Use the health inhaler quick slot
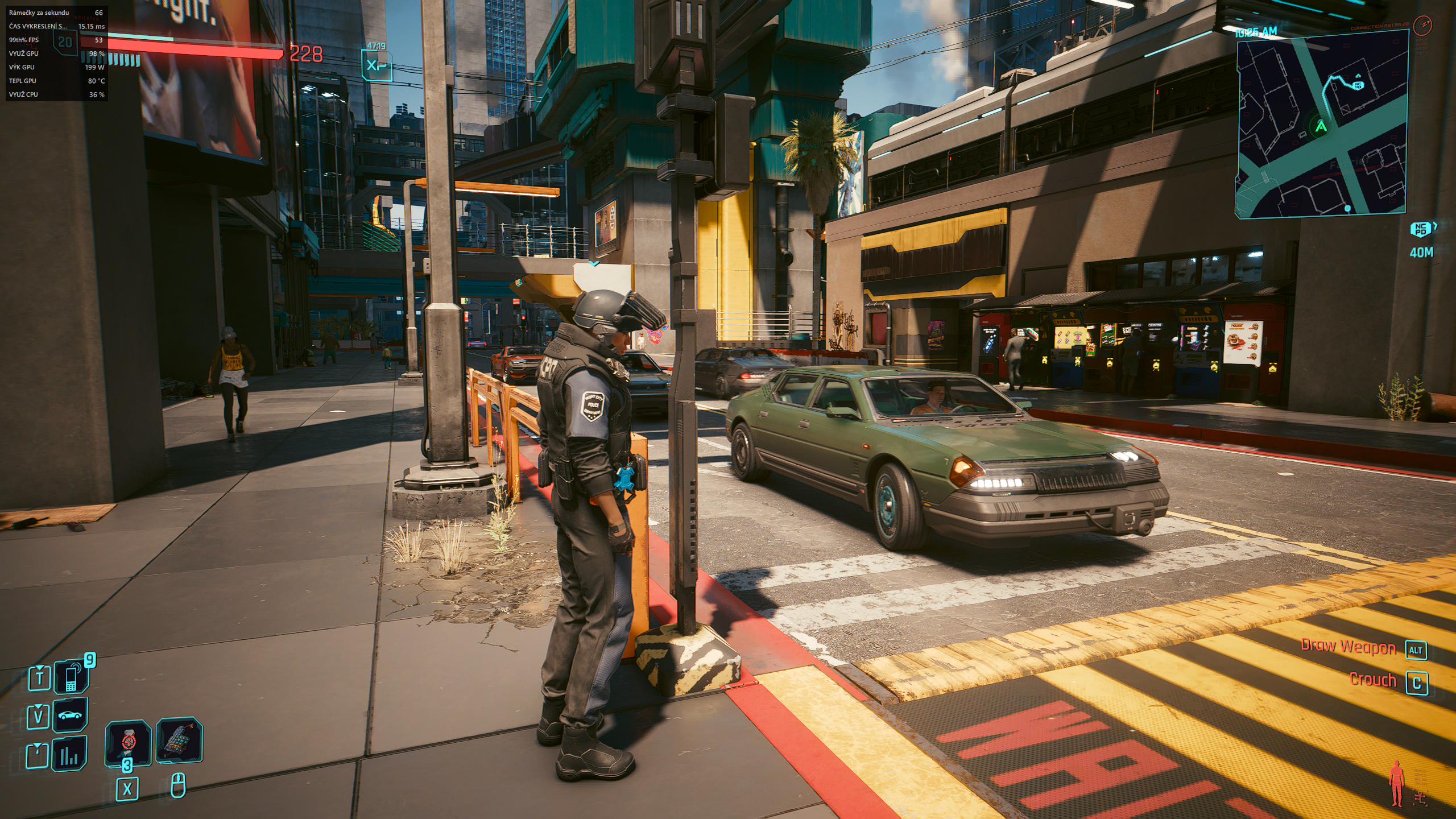Viewport: 1456px width, 819px height. [x=129, y=742]
